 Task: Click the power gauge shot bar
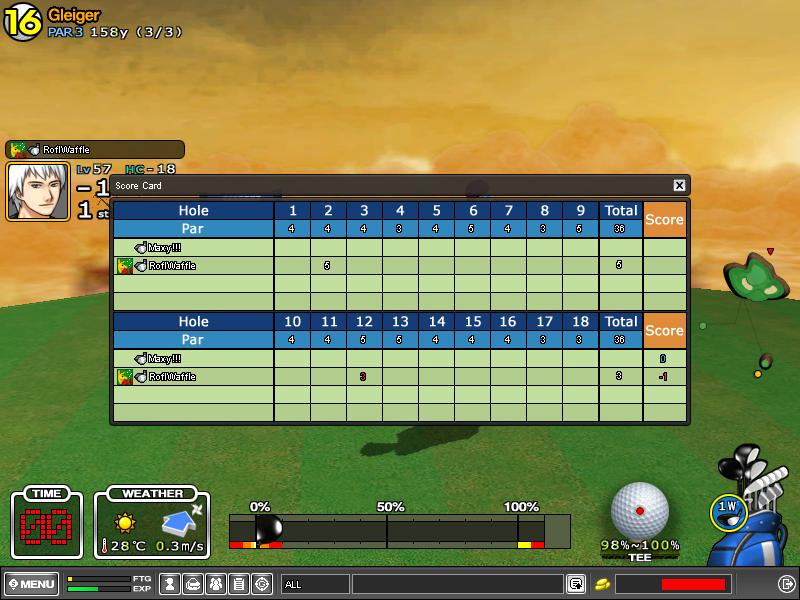pos(400,530)
